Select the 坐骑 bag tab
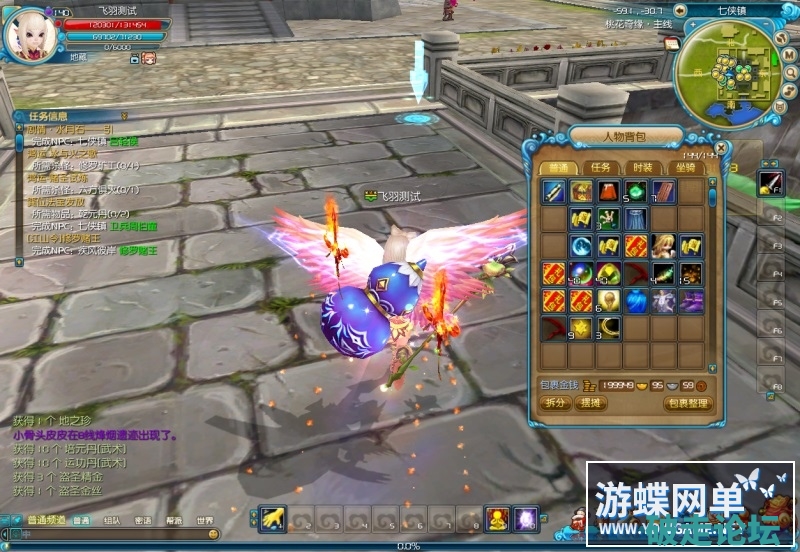Viewport: 800px width, 552px height. pos(685,168)
